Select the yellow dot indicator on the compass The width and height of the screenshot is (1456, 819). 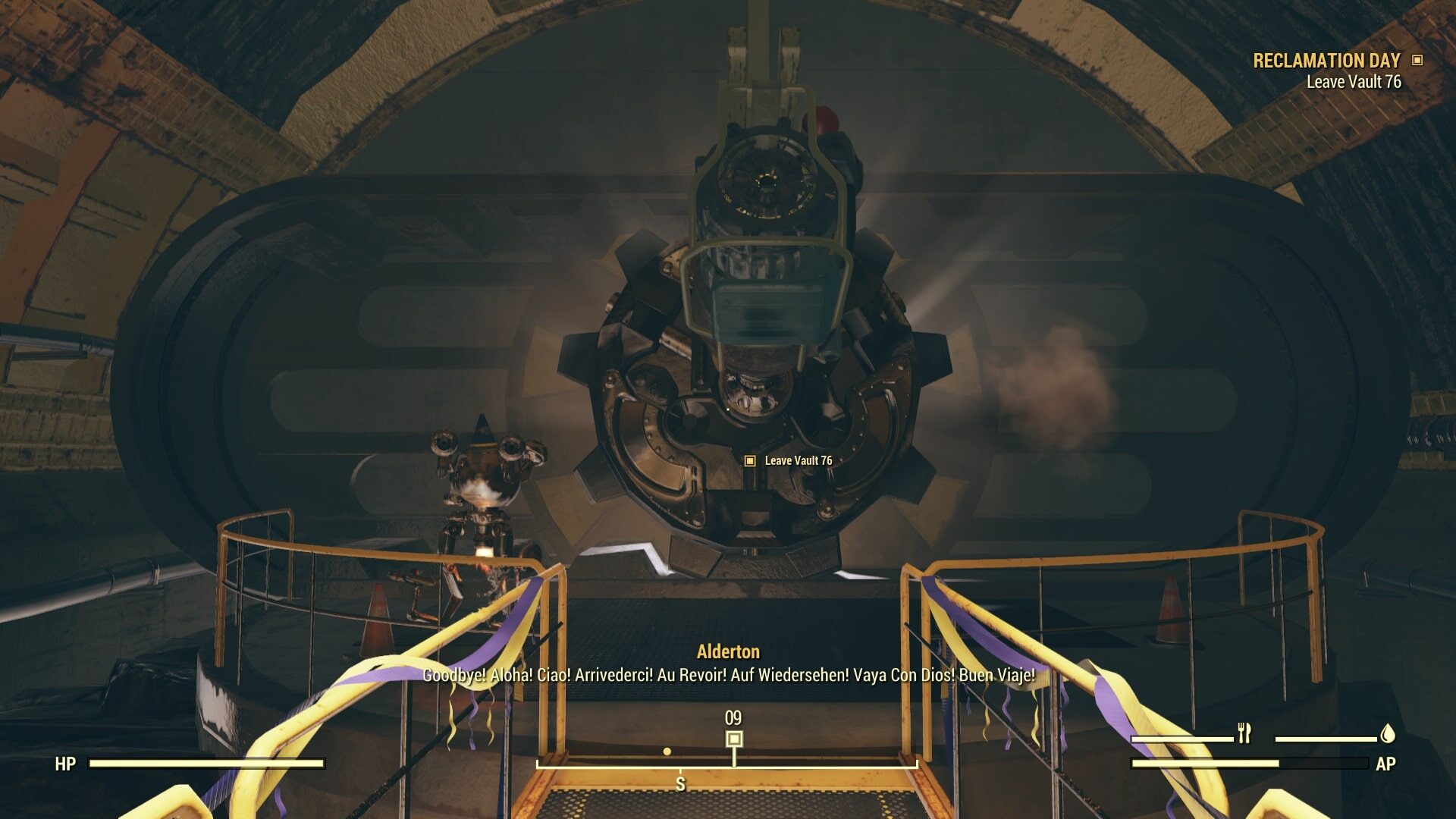pos(667,752)
